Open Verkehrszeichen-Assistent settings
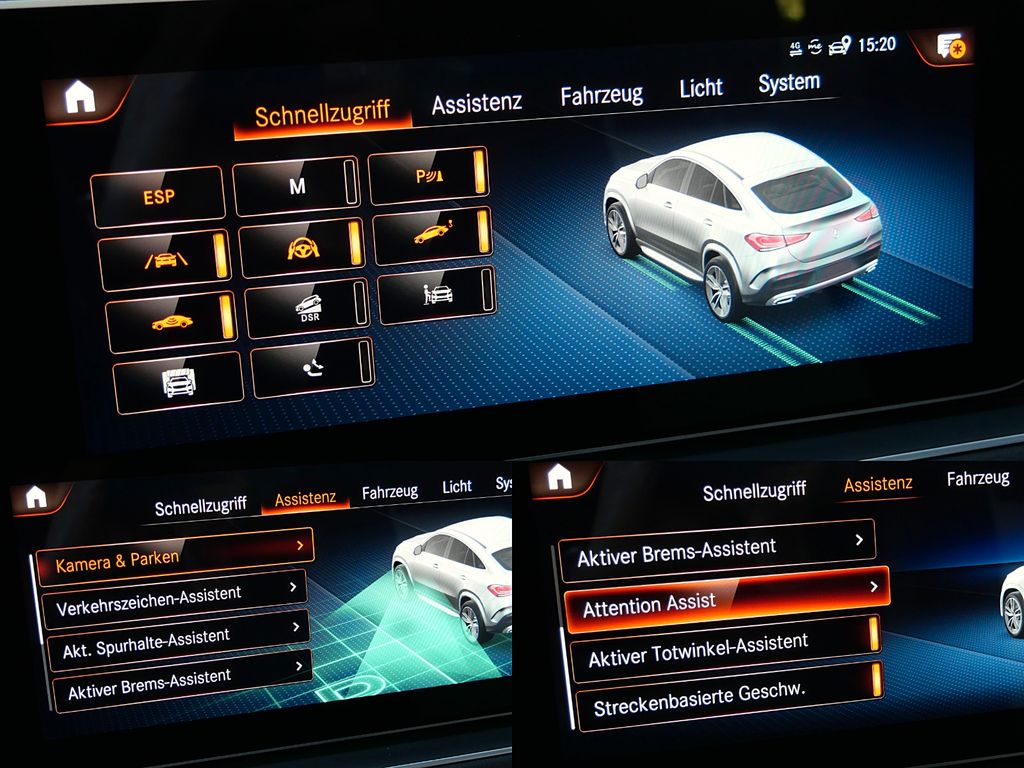The height and width of the screenshot is (768, 1024). [x=175, y=600]
